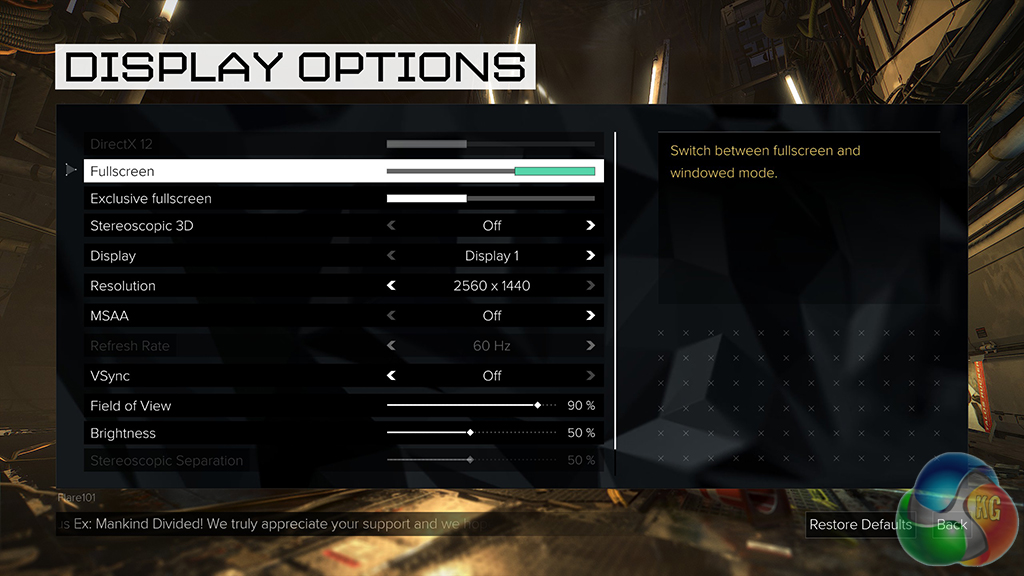Viewport: 1024px width, 576px height.
Task: Select the Display option row
Action: click(200, 256)
